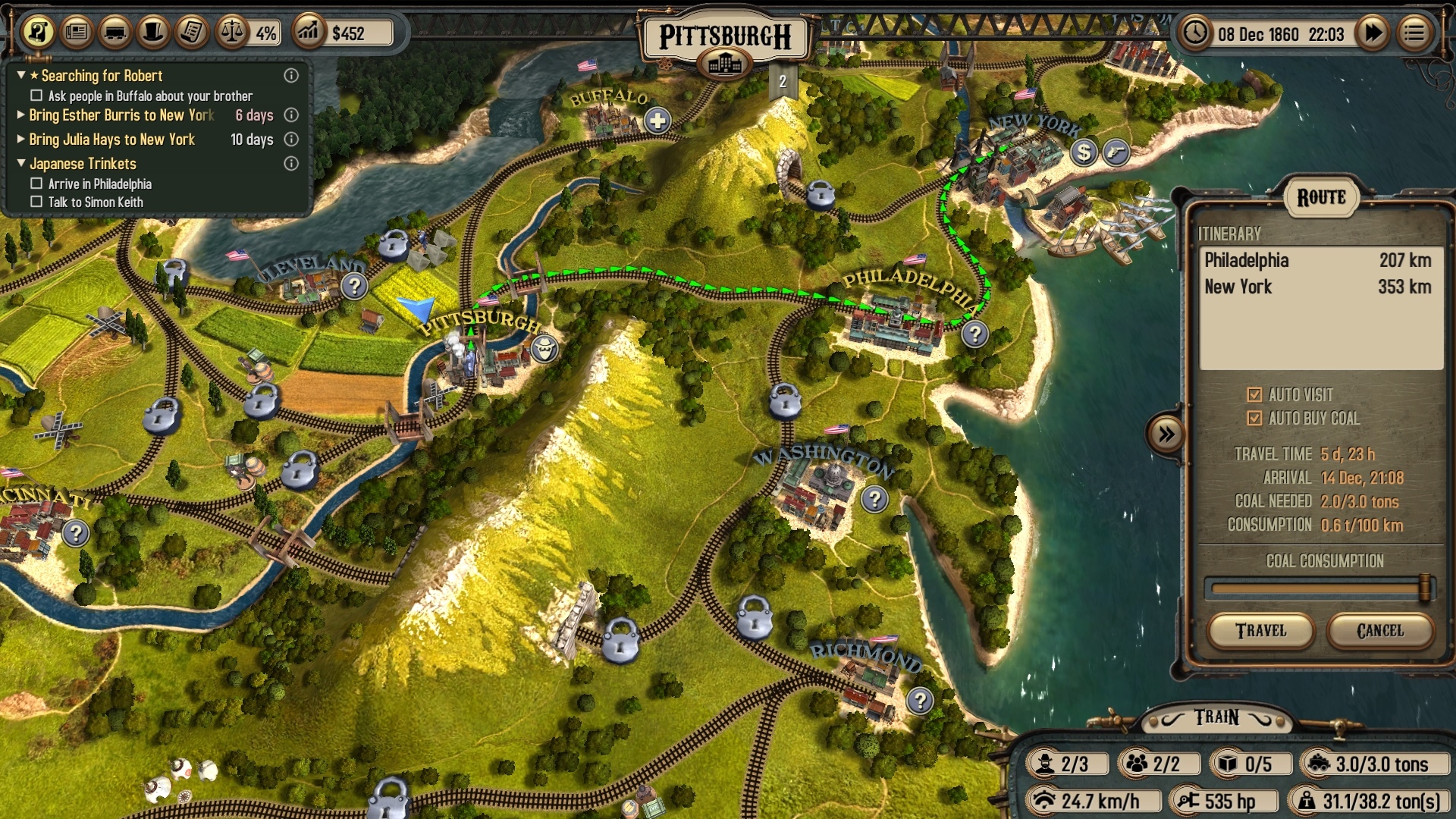The width and height of the screenshot is (1456, 819).
Task: Check off Arrive in Philadelphia objective
Action: 35,184
